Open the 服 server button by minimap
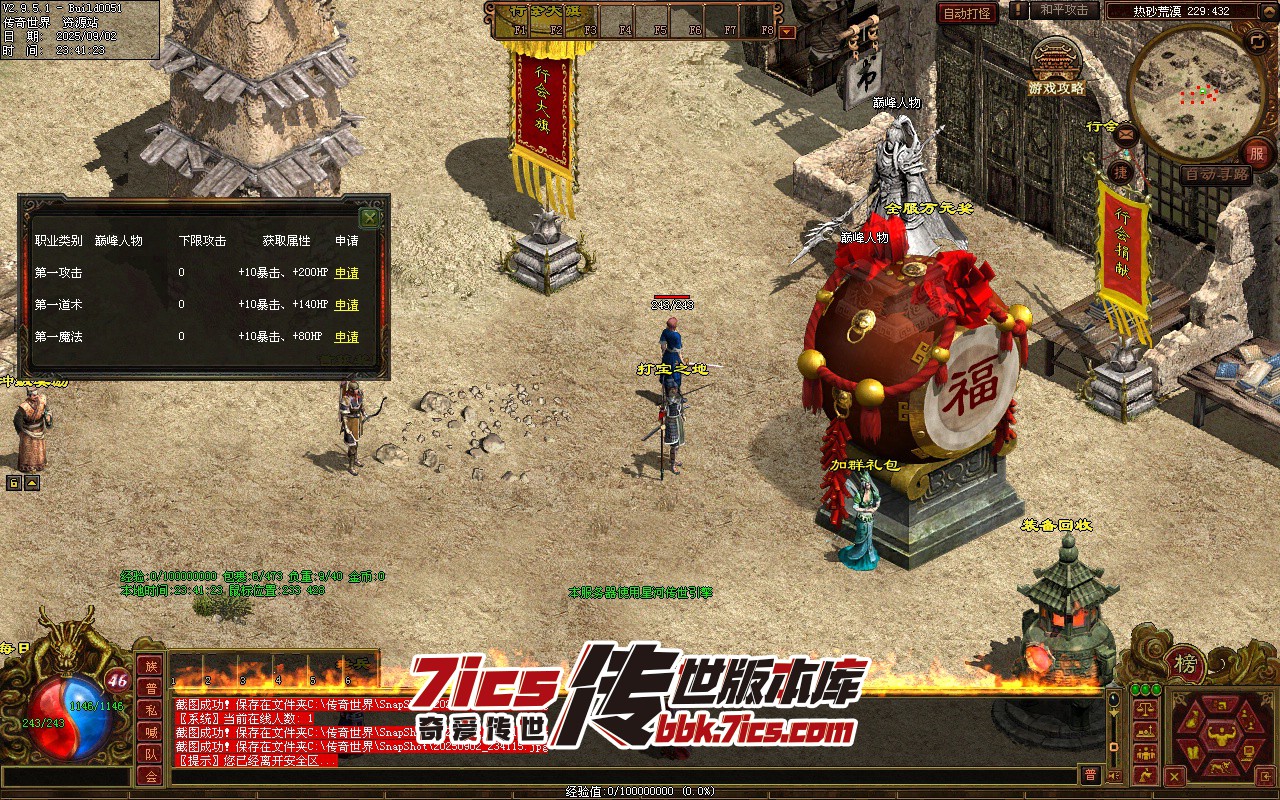This screenshot has width=1280, height=800. point(1256,153)
